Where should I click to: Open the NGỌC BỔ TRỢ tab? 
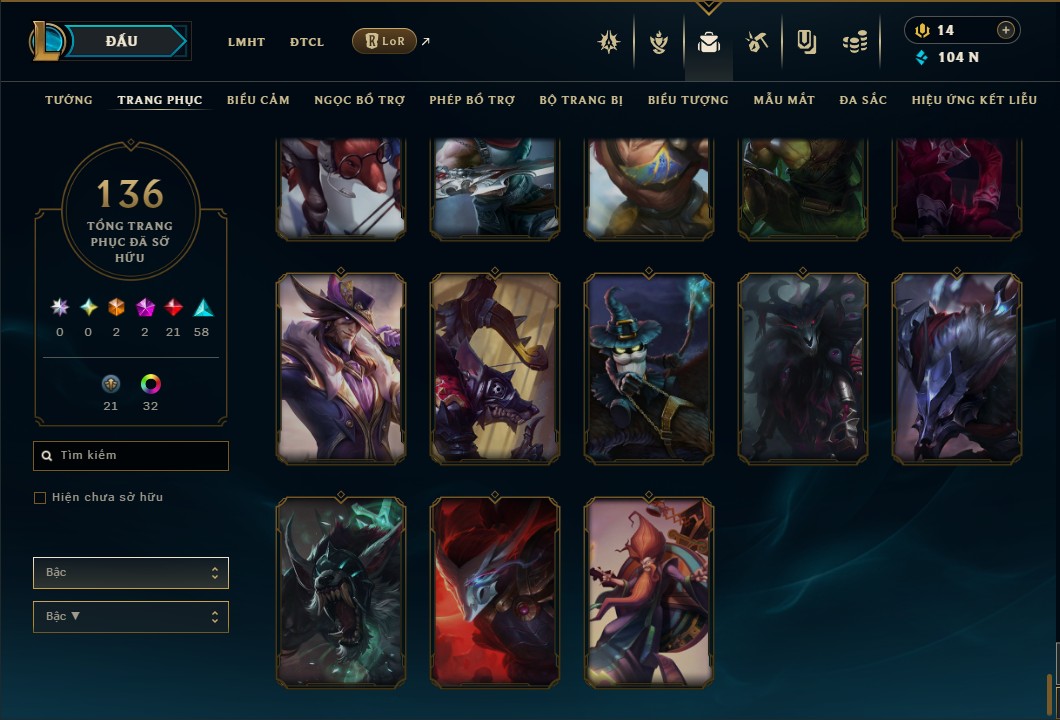point(359,100)
